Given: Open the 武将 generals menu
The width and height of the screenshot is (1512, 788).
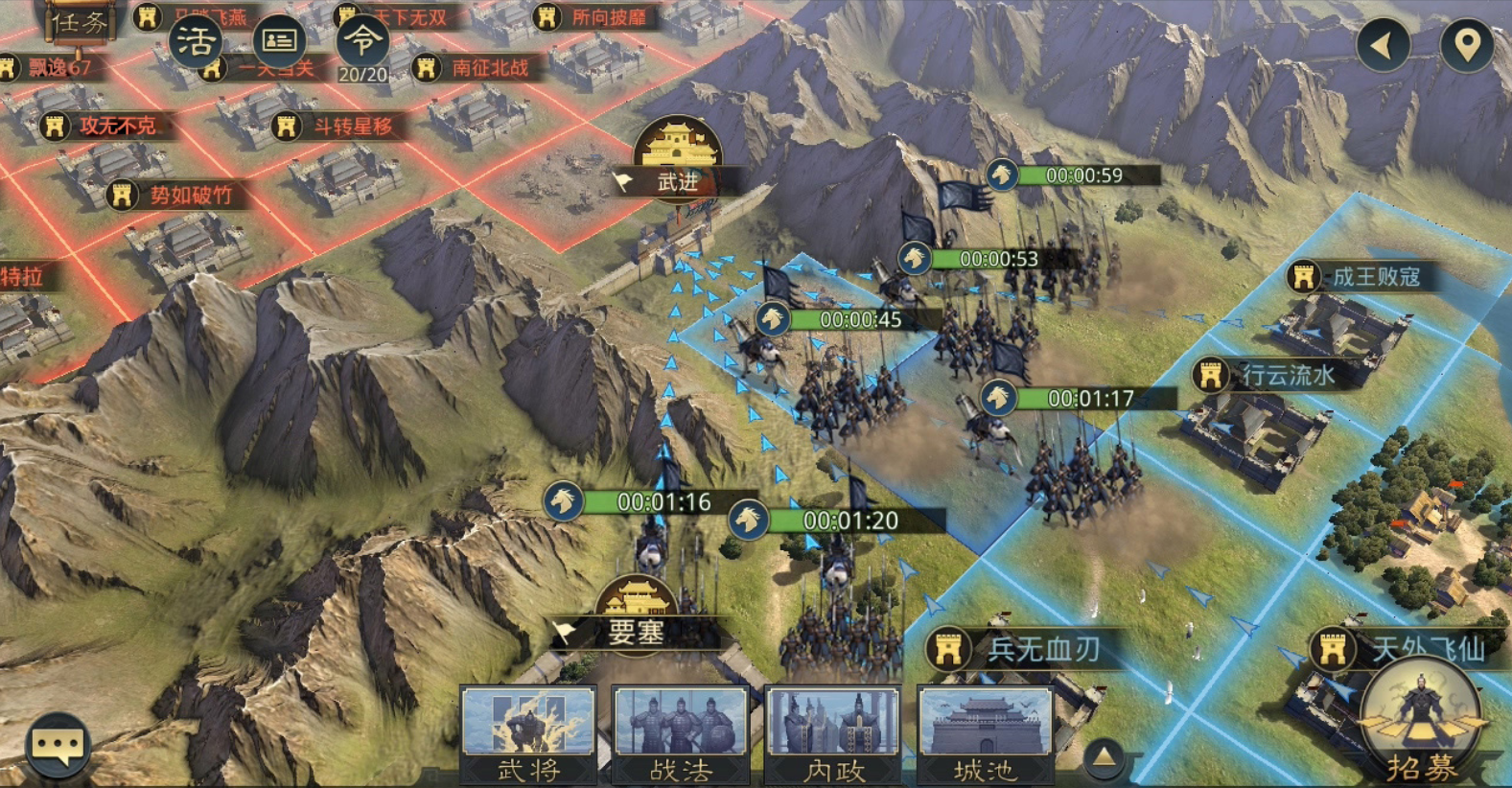Looking at the screenshot, I should click(528, 734).
